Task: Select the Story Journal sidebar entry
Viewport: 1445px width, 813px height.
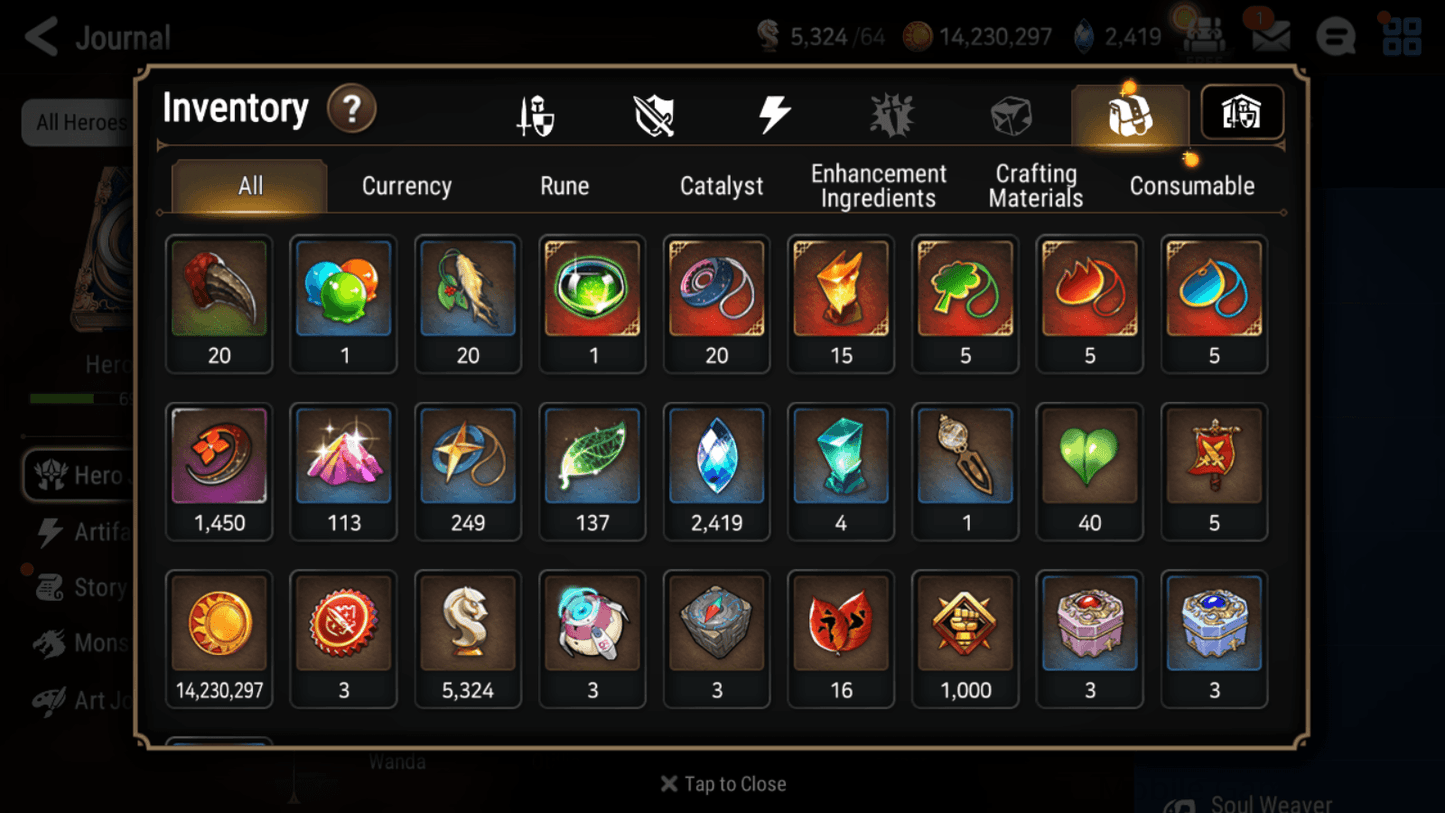Action: [x=82, y=587]
